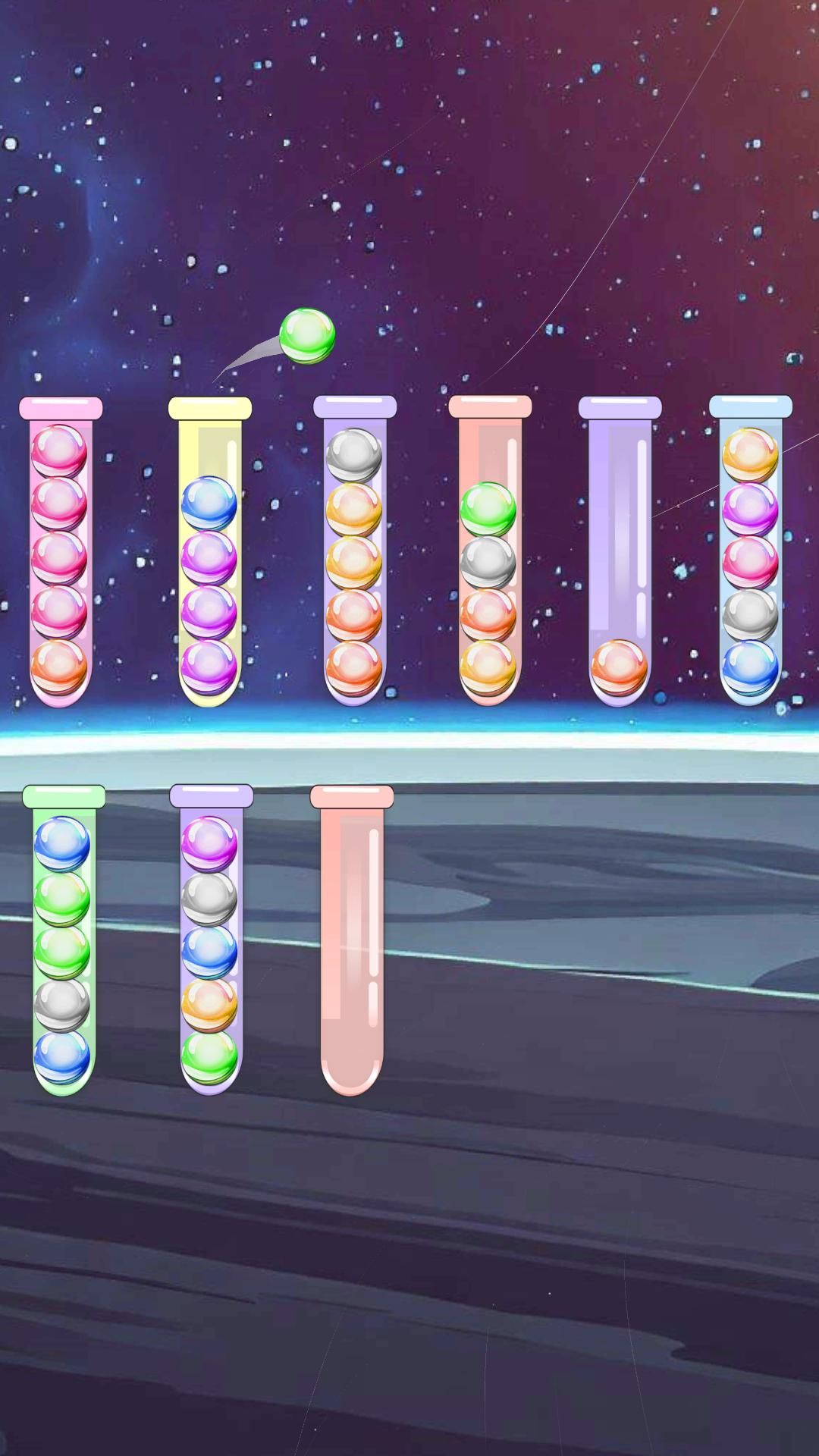Choose the light blue capped tube

pos(750,554)
